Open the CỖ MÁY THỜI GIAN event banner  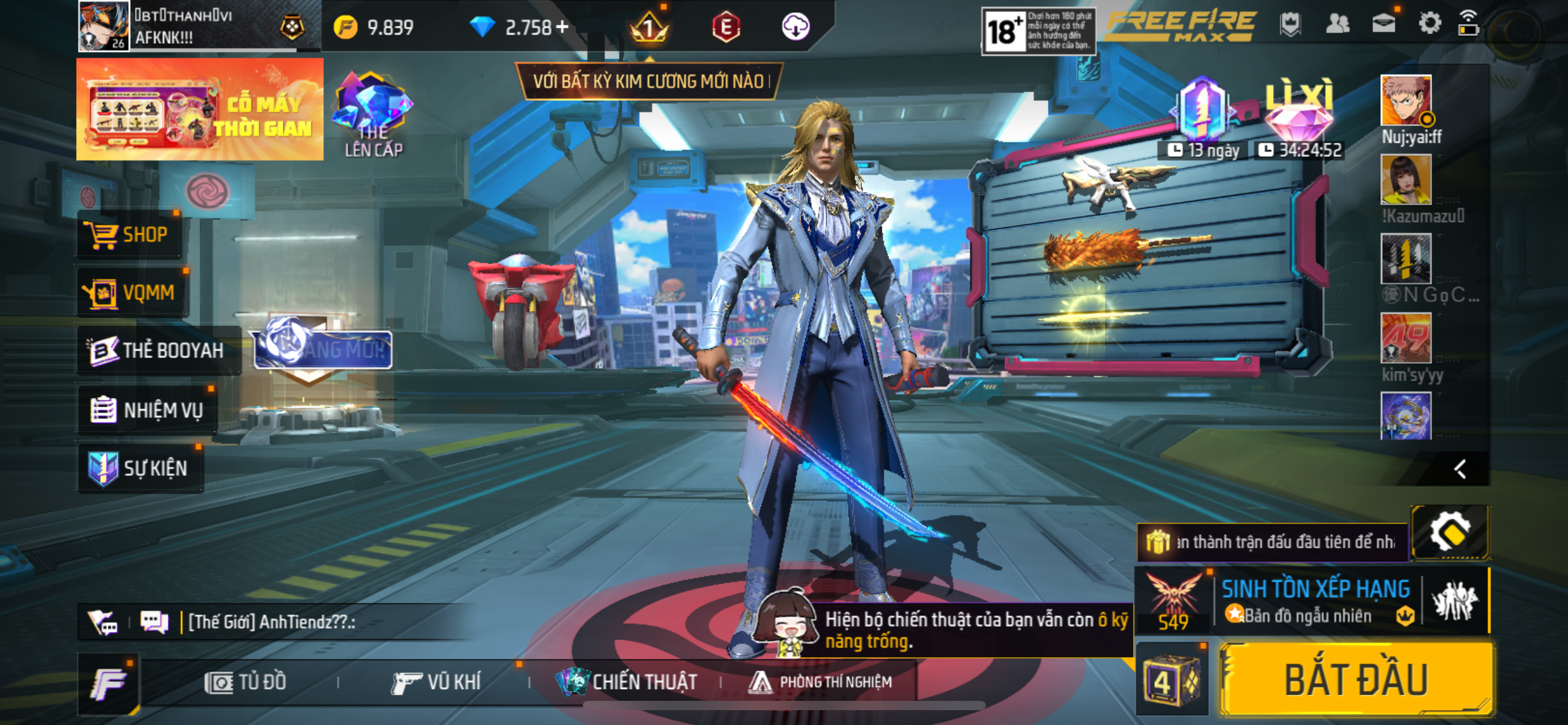click(199, 110)
